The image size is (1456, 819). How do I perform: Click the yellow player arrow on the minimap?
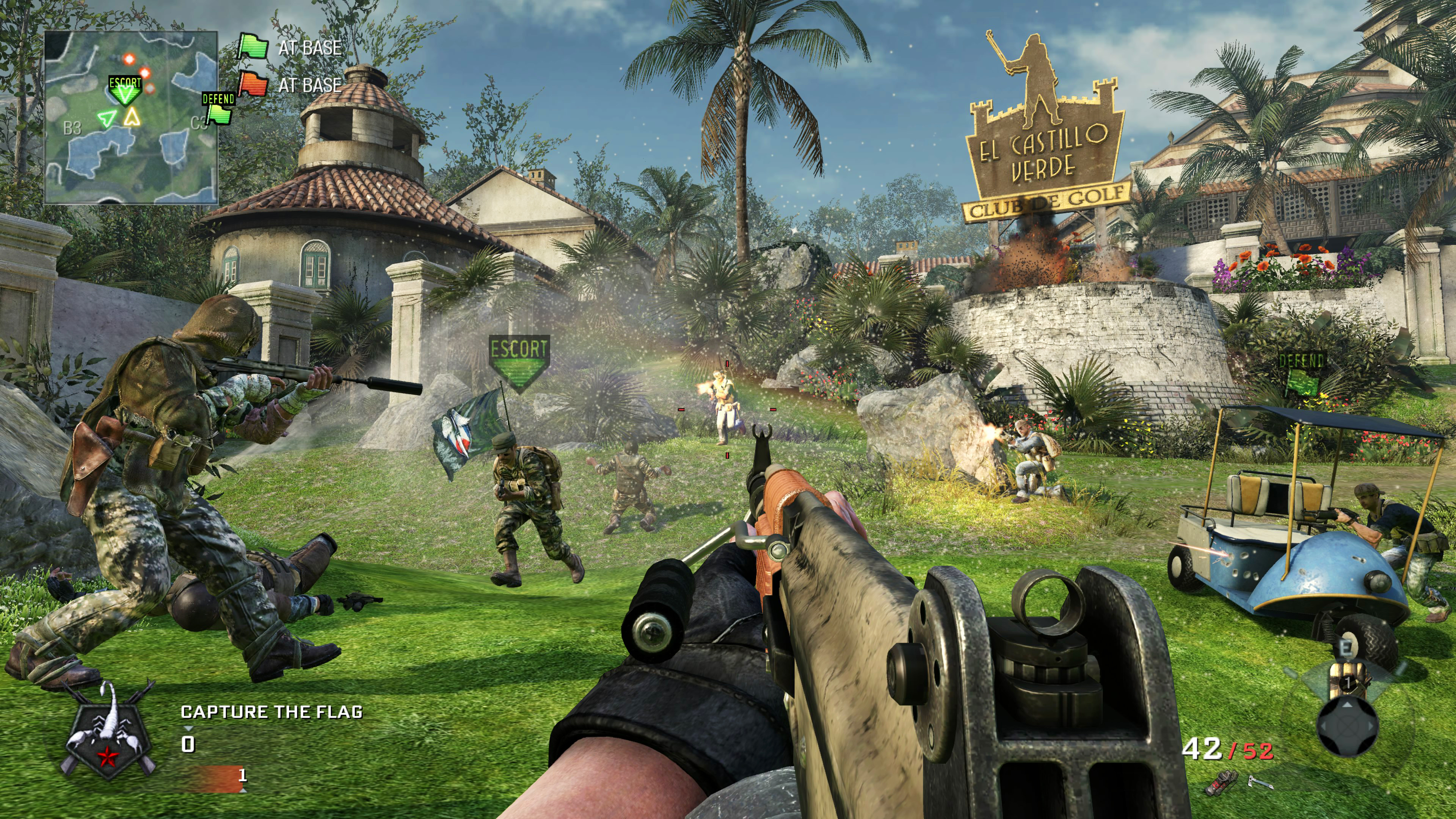[x=132, y=116]
